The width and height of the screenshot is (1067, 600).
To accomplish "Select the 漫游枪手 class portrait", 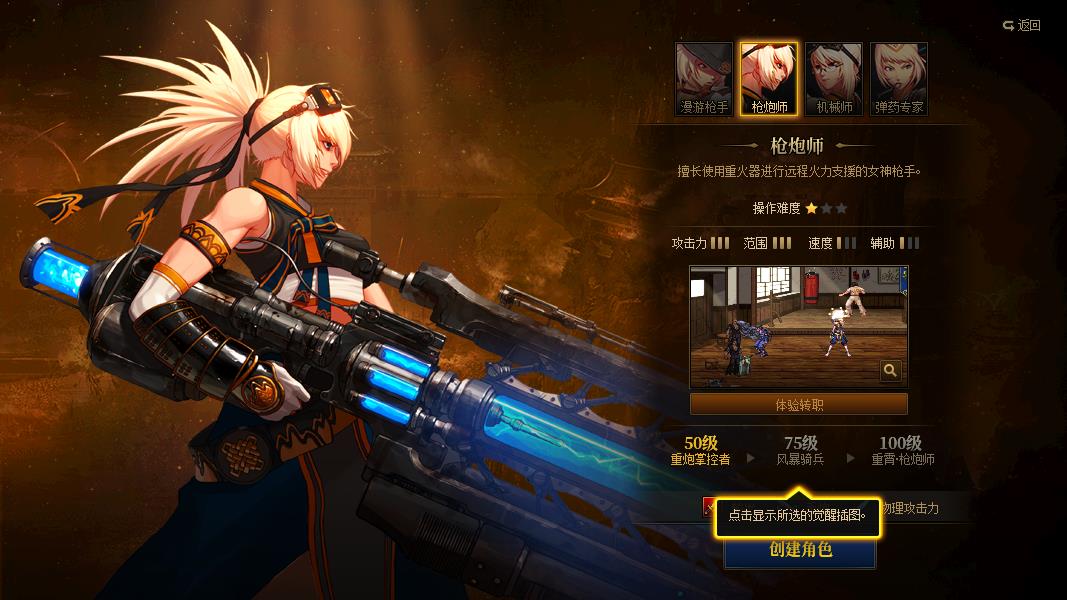I will pyautogui.click(x=704, y=79).
